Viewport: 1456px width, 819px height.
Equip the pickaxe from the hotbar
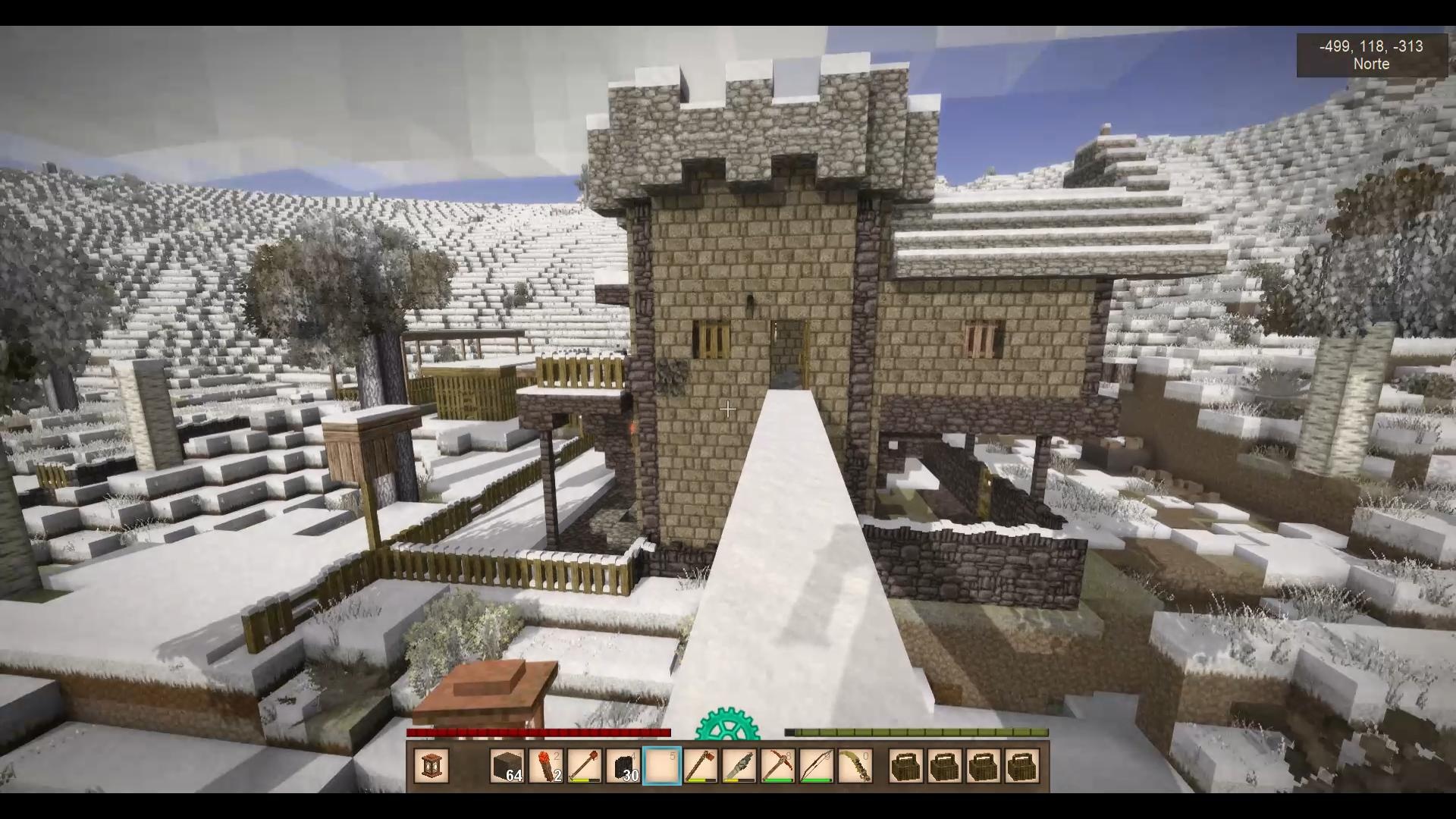[x=777, y=766]
